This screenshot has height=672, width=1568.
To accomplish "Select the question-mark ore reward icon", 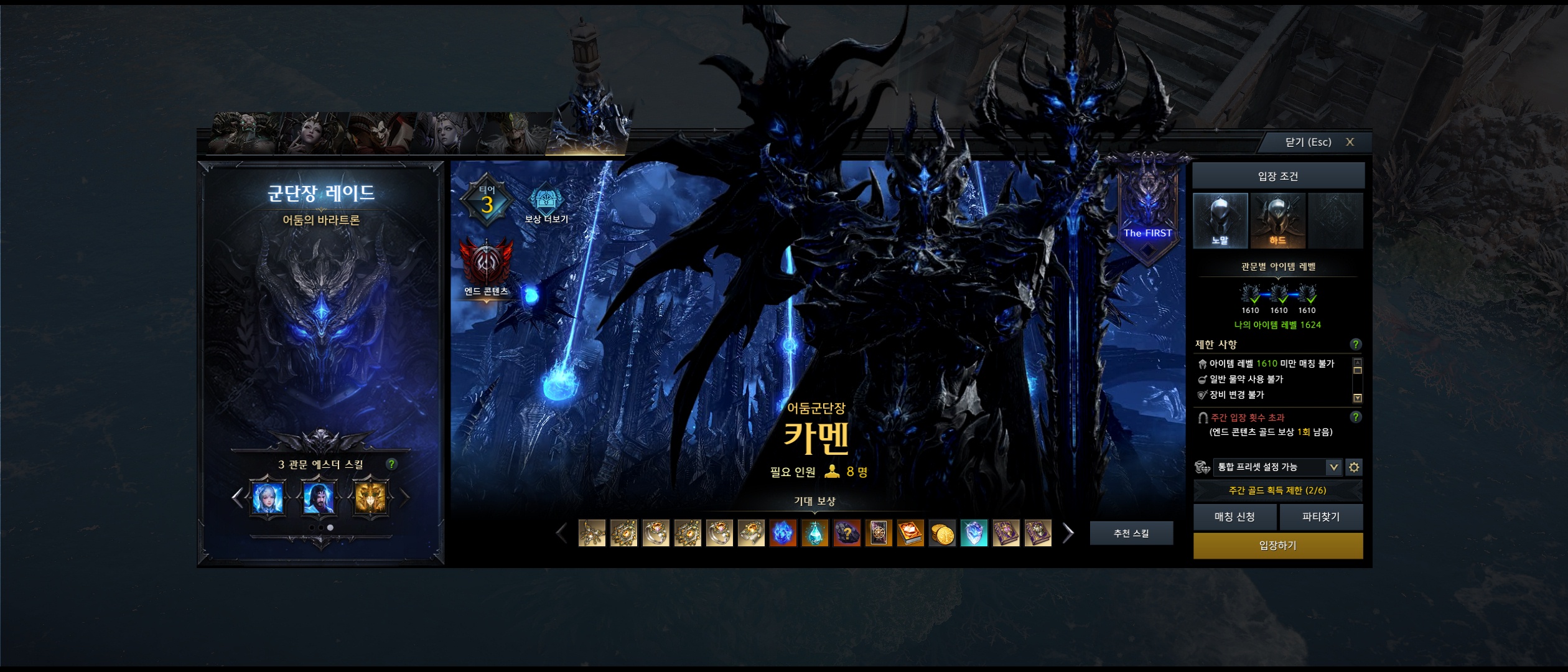I will coord(847,534).
